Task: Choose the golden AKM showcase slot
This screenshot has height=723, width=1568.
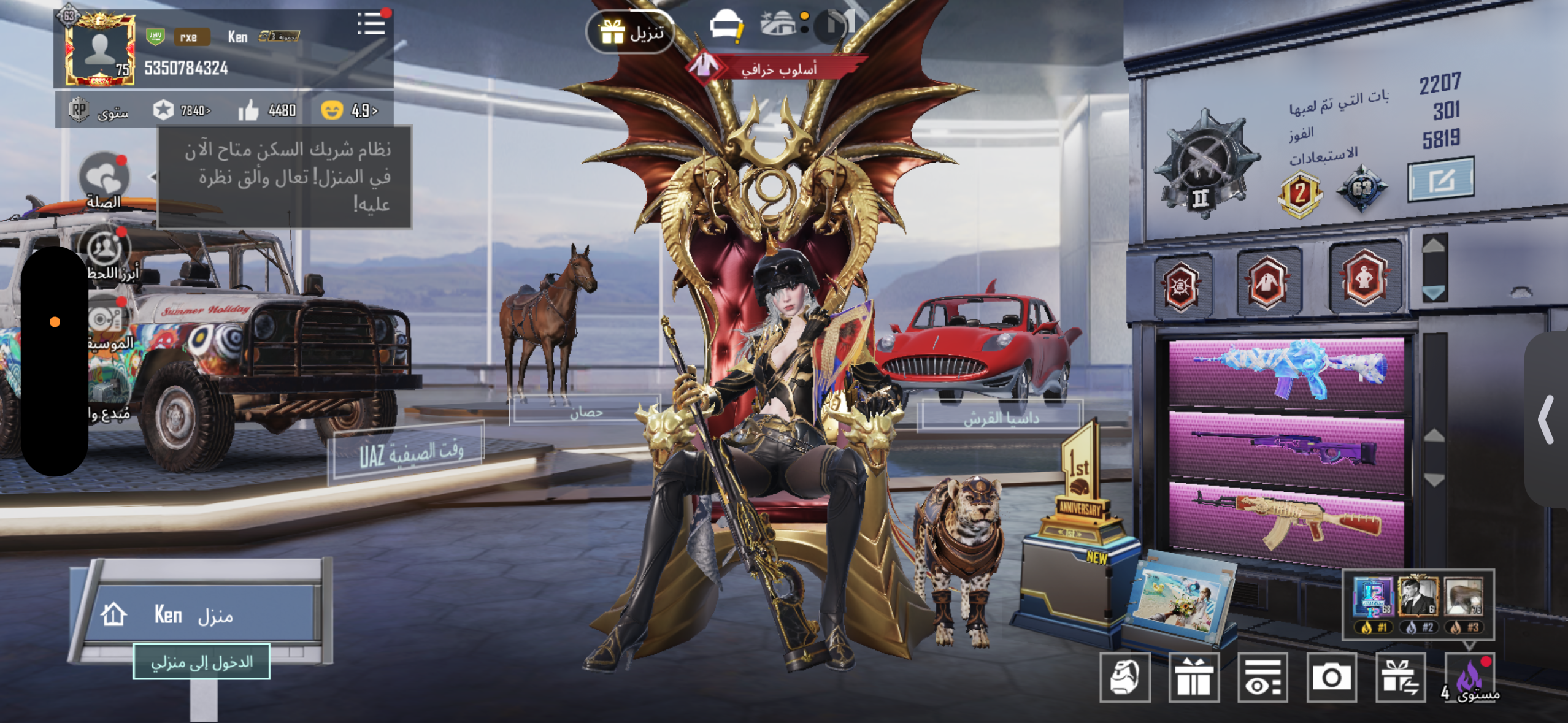Action: coord(1286,522)
